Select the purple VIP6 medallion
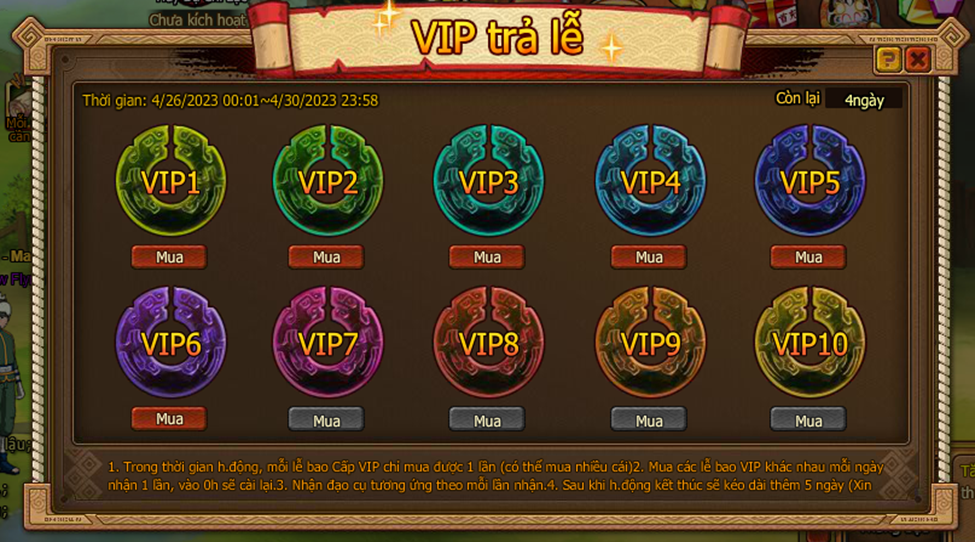 pos(170,342)
